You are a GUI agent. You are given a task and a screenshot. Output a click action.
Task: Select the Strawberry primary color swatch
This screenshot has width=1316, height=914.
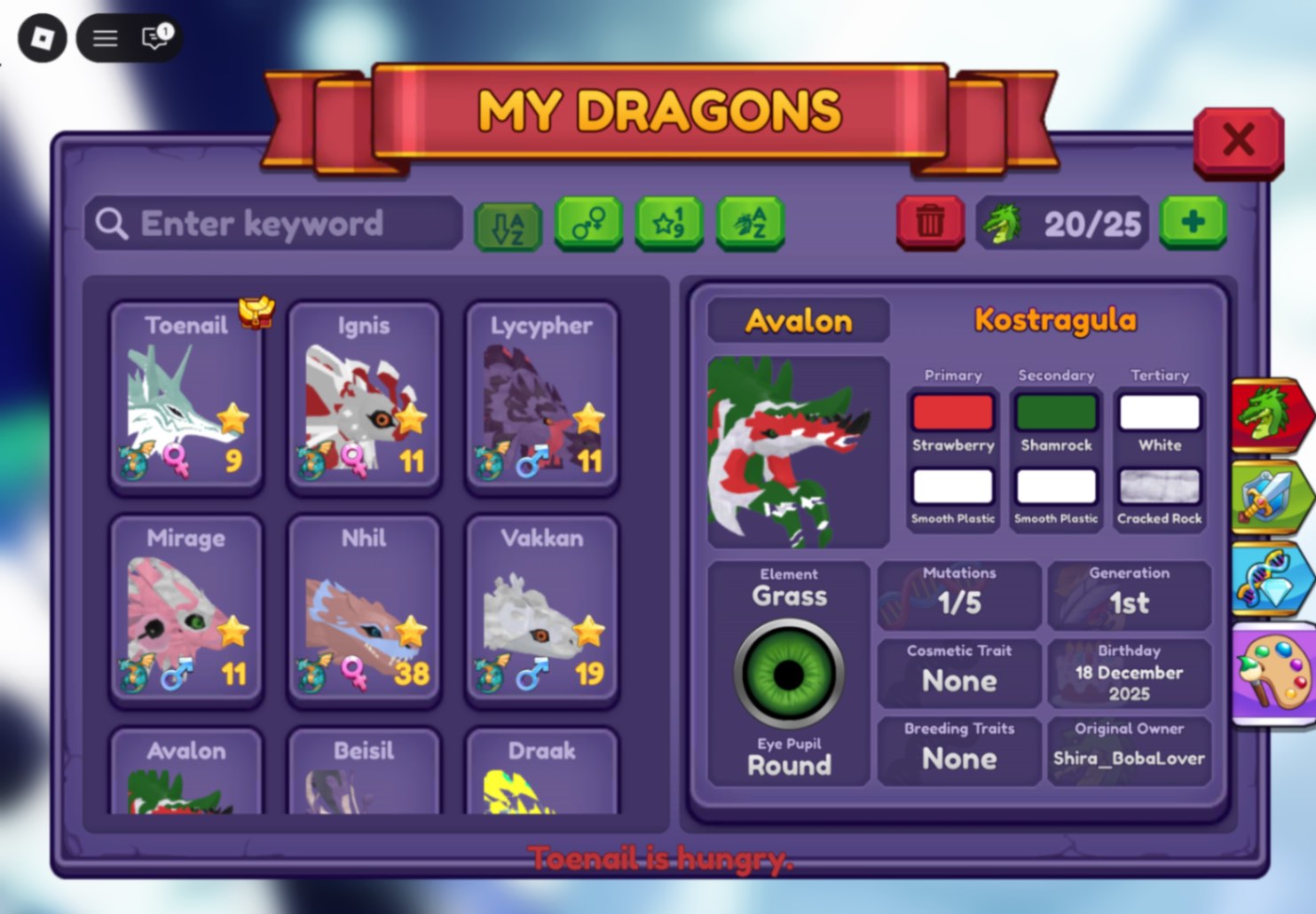[952, 413]
